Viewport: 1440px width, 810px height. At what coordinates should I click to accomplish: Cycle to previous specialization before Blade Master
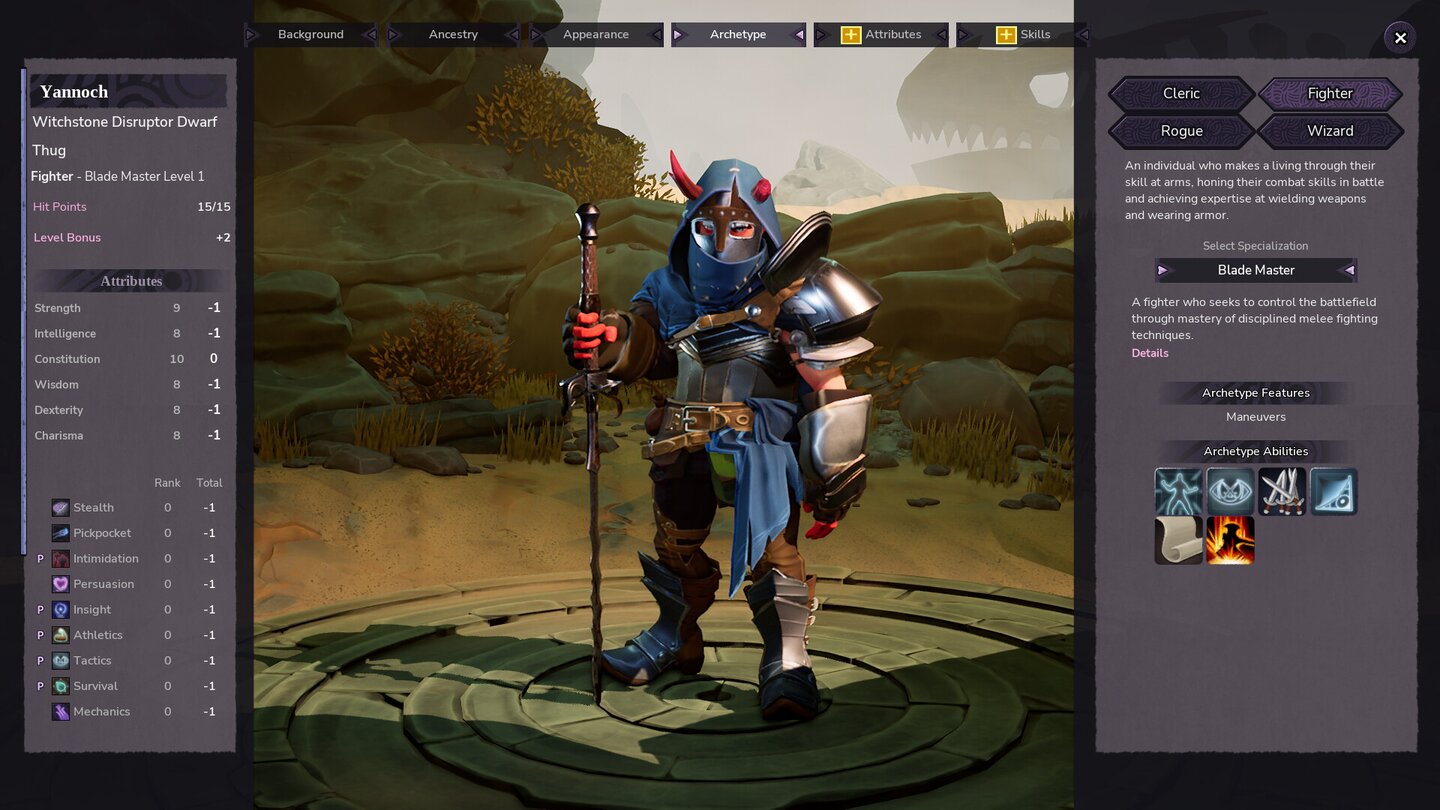pos(1162,270)
